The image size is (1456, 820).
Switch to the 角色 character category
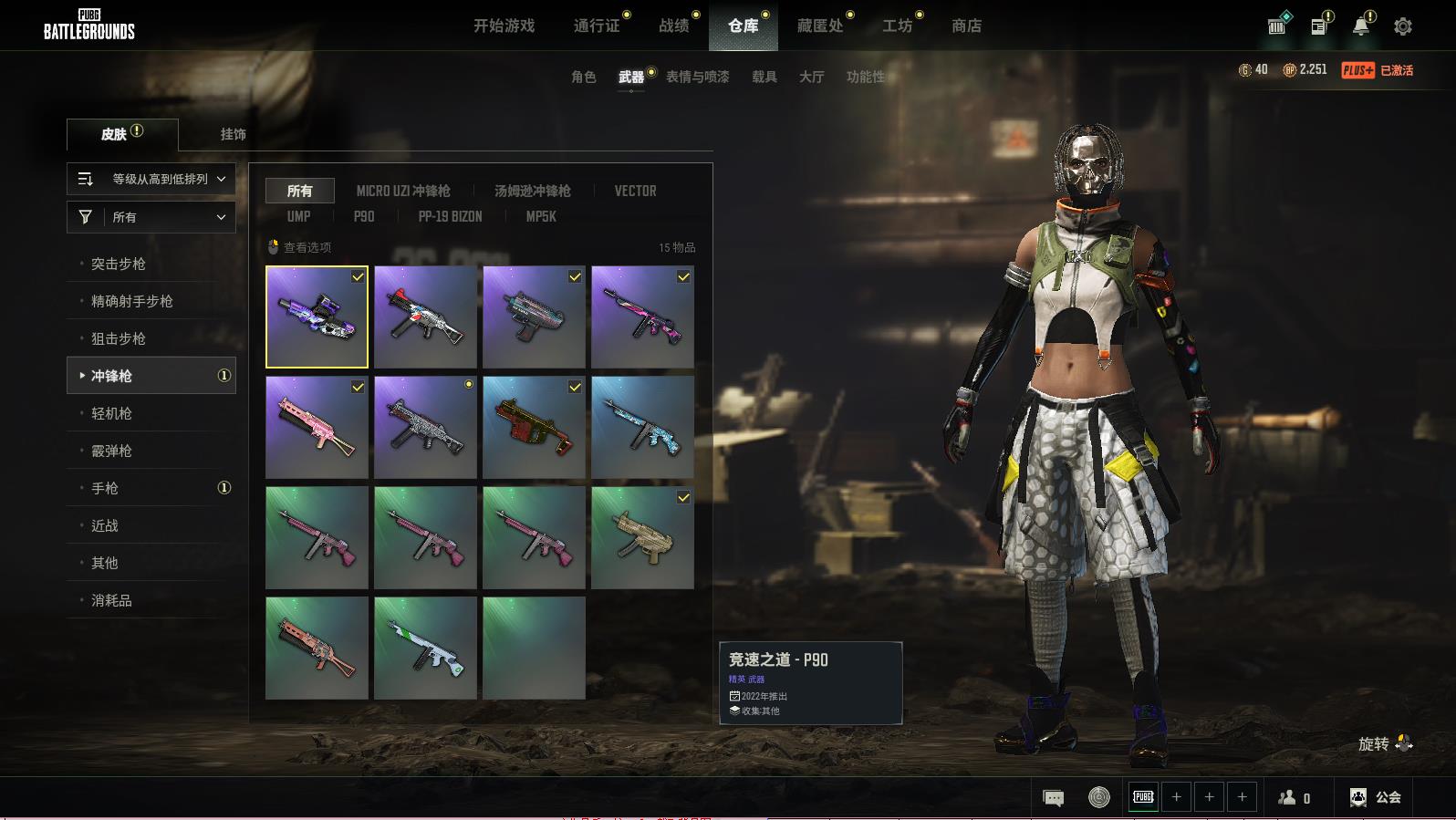pyautogui.click(x=584, y=77)
